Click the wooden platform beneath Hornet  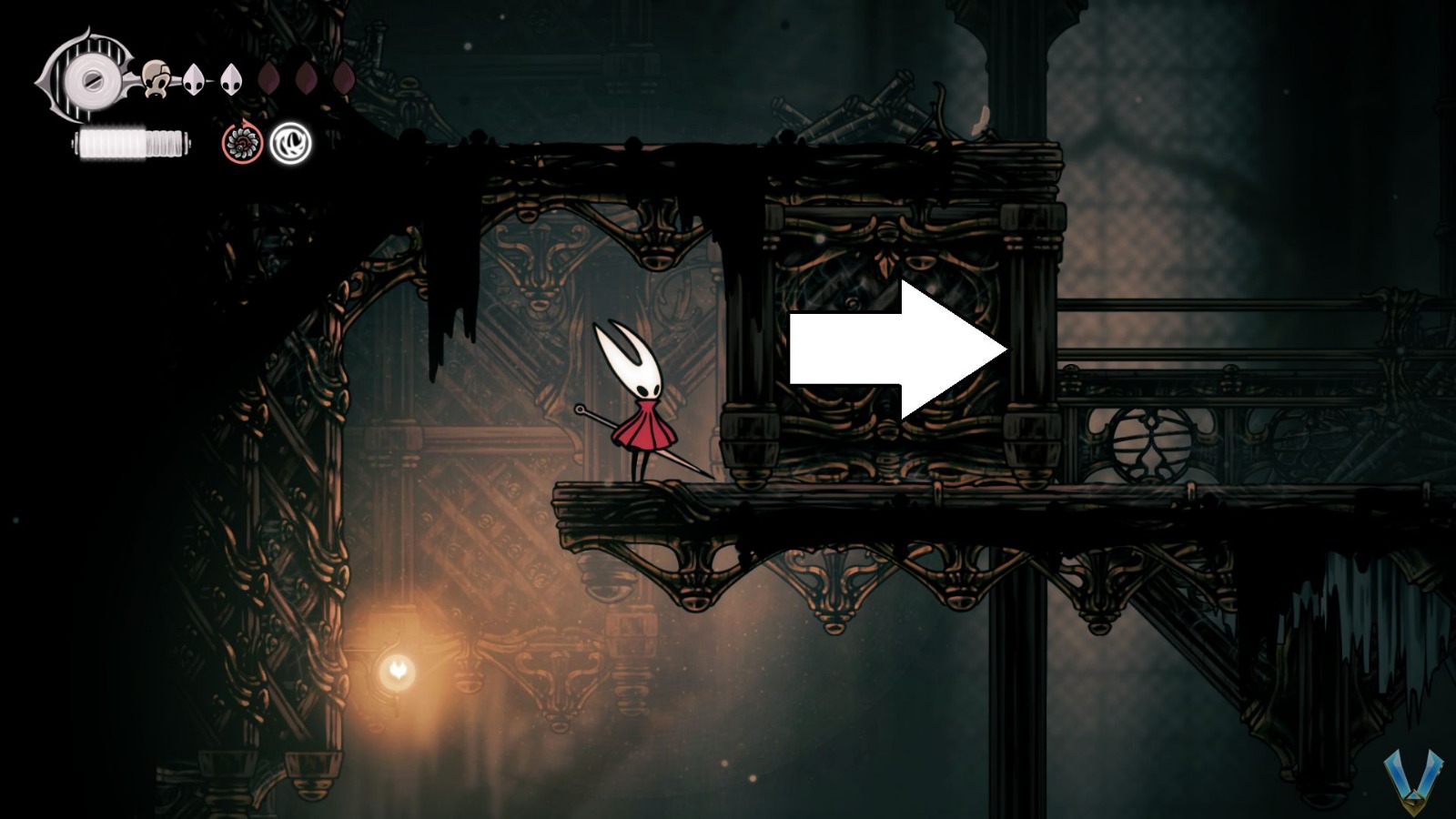click(x=637, y=500)
